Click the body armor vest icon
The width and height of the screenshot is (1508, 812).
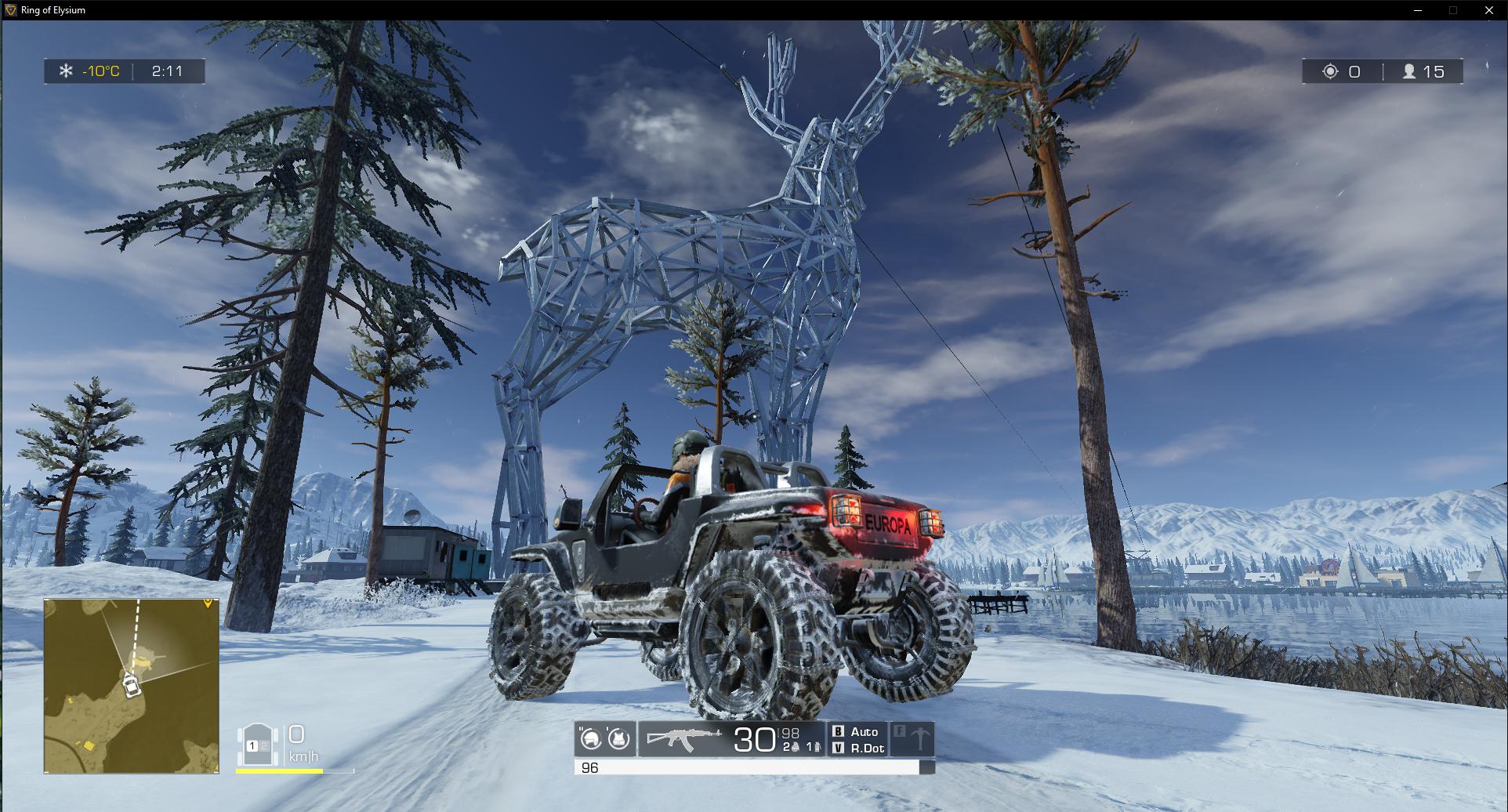(618, 738)
